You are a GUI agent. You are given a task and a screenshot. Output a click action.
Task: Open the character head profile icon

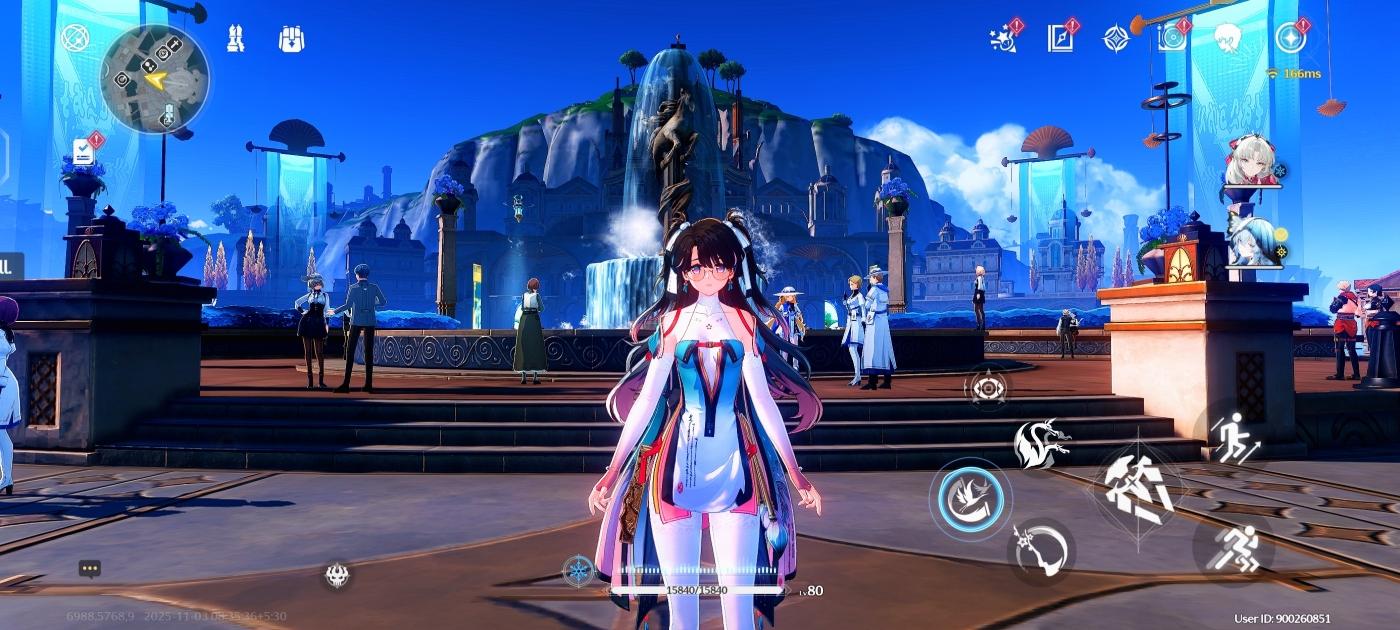click(1228, 38)
